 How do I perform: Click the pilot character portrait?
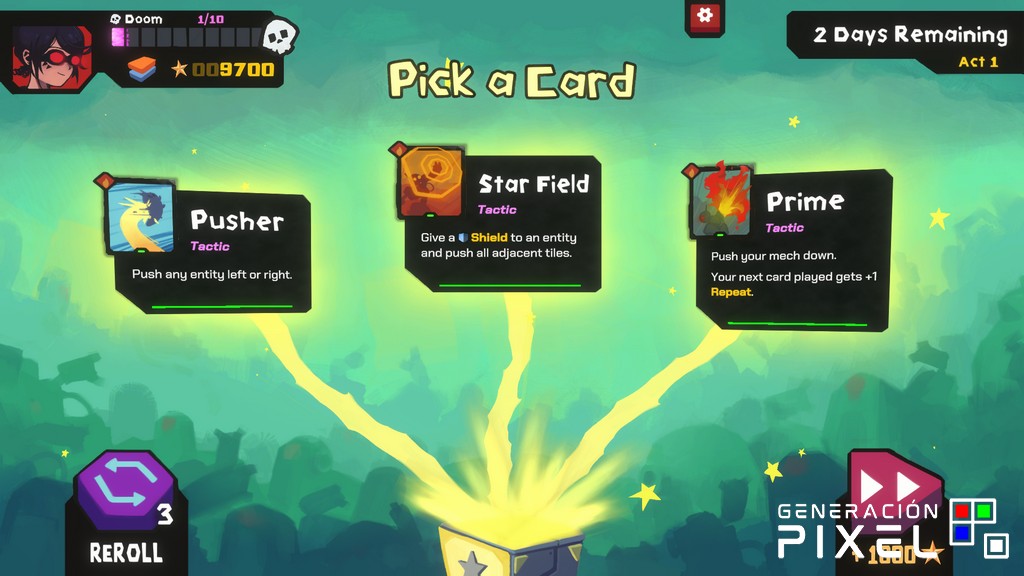(50, 53)
